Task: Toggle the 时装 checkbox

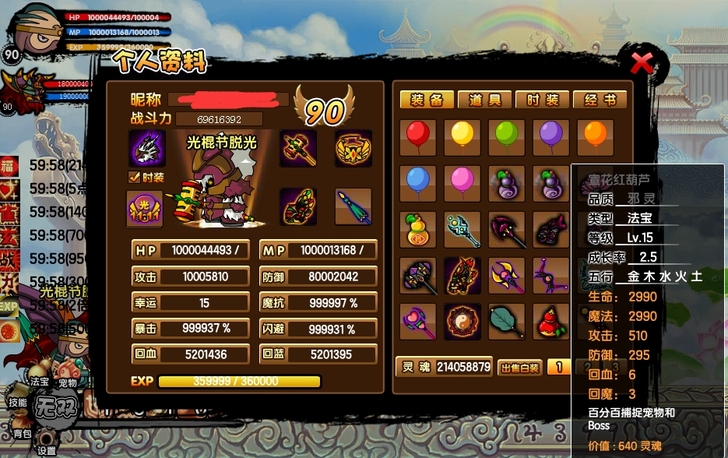Action: pos(134,177)
